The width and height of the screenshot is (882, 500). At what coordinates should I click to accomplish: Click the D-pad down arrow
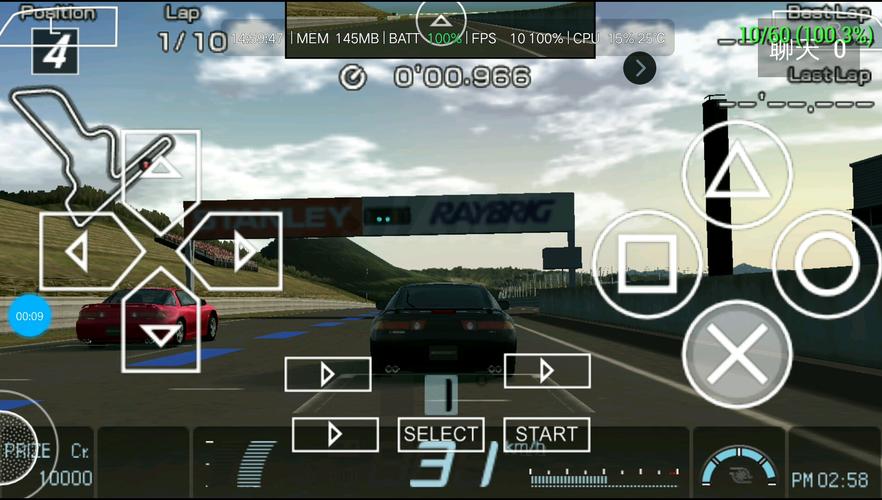pyautogui.click(x=161, y=334)
